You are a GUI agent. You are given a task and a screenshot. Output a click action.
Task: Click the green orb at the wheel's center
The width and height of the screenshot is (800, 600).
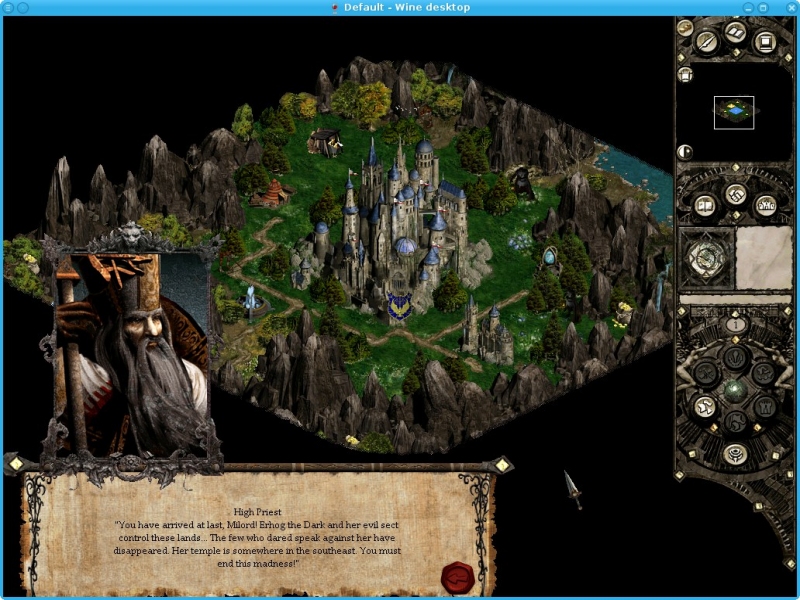(x=736, y=390)
